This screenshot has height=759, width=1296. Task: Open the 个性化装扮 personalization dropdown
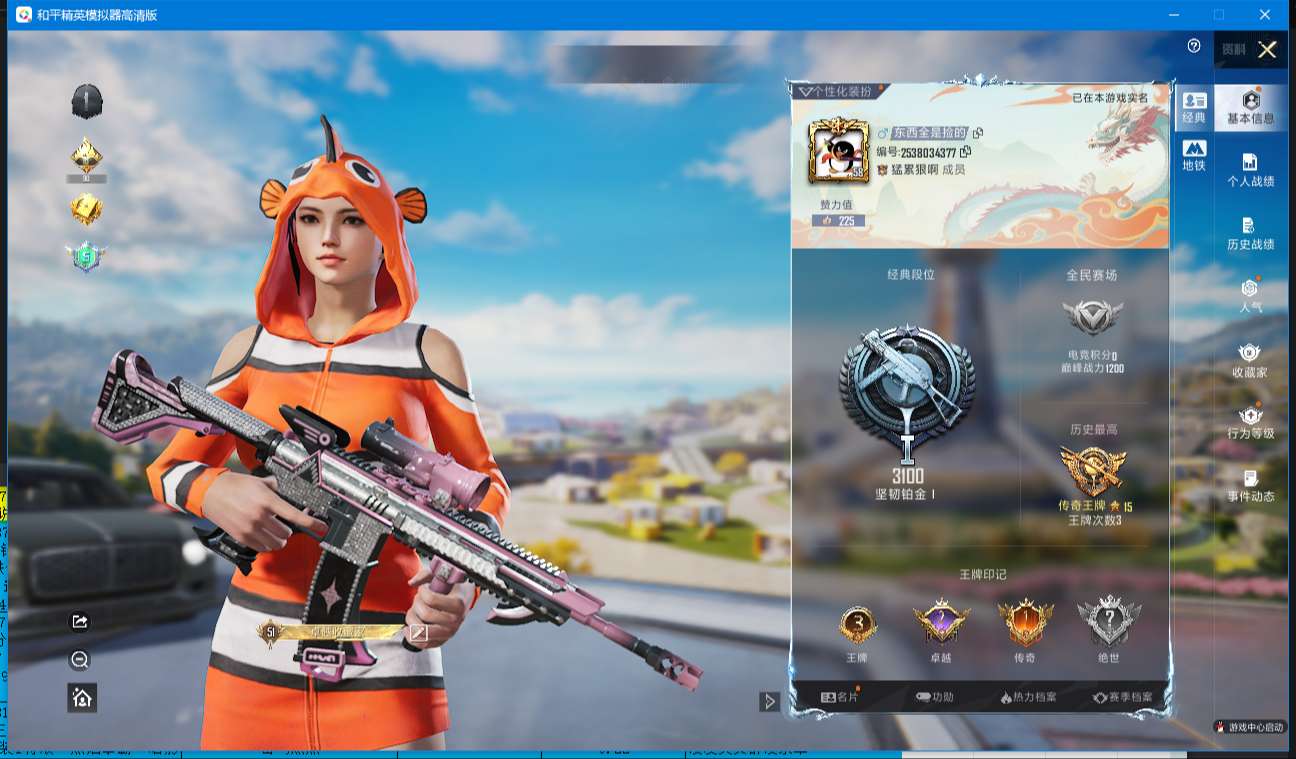(x=836, y=91)
